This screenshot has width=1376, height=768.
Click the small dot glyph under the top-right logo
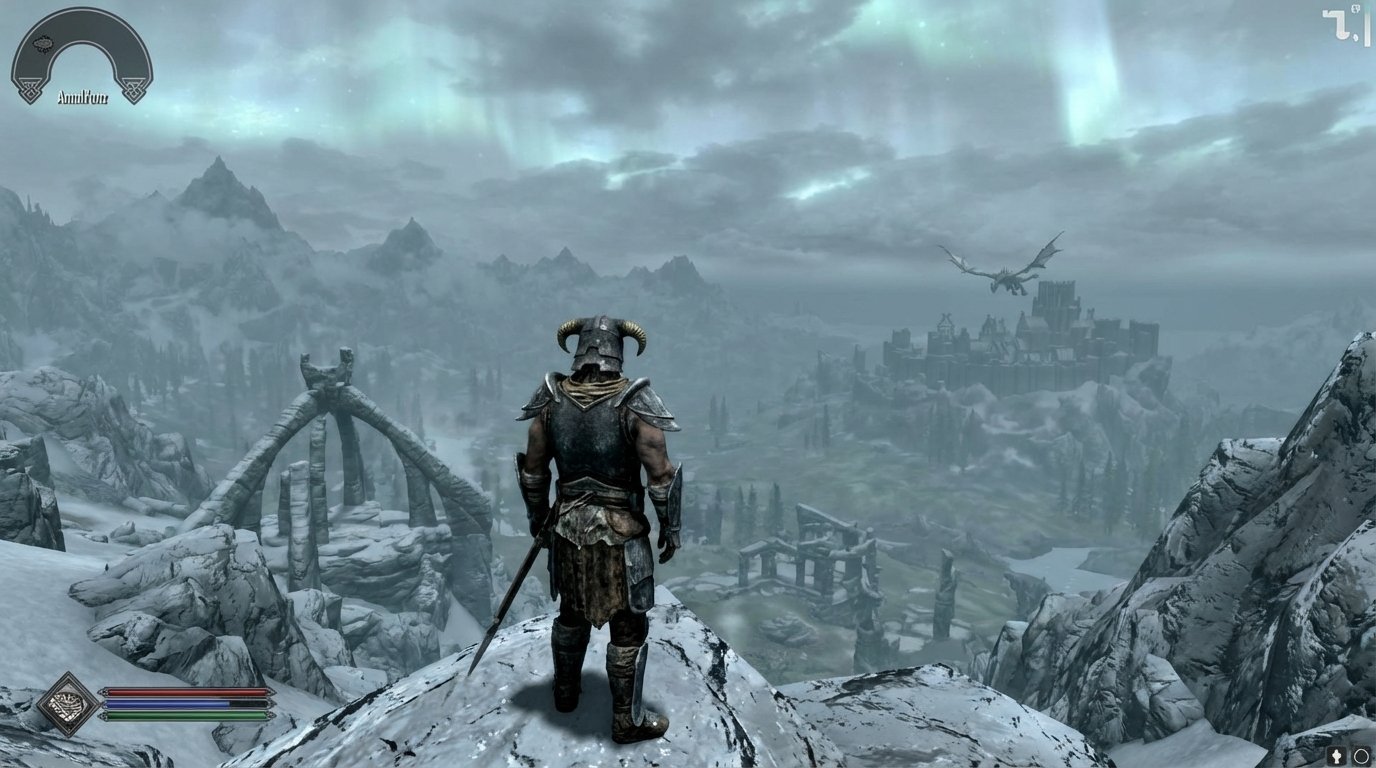coord(1356,37)
